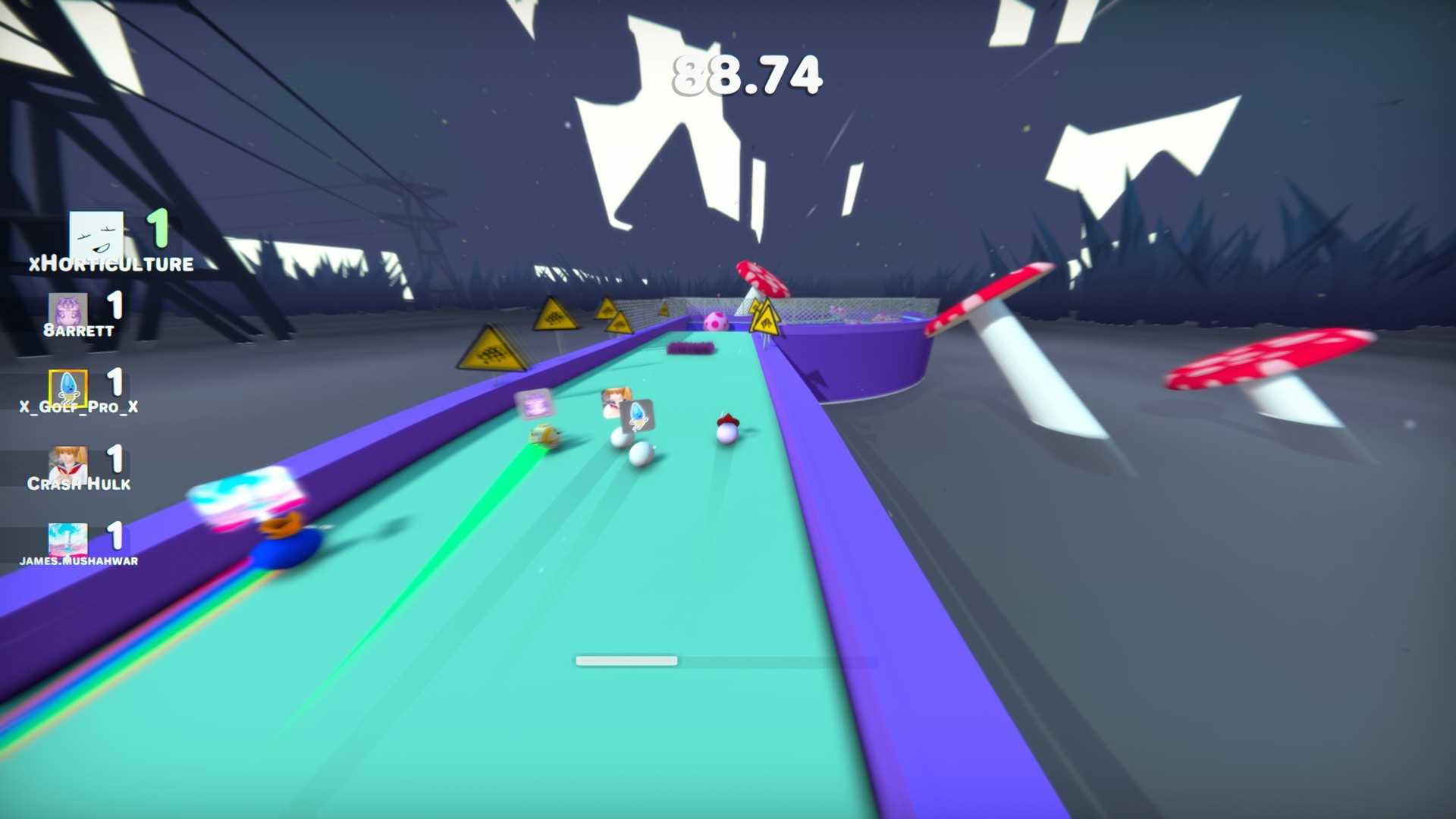Click 8arrett's purple cat avatar
The width and height of the screenshot is (1456, 819).
[x=69, y=310]
